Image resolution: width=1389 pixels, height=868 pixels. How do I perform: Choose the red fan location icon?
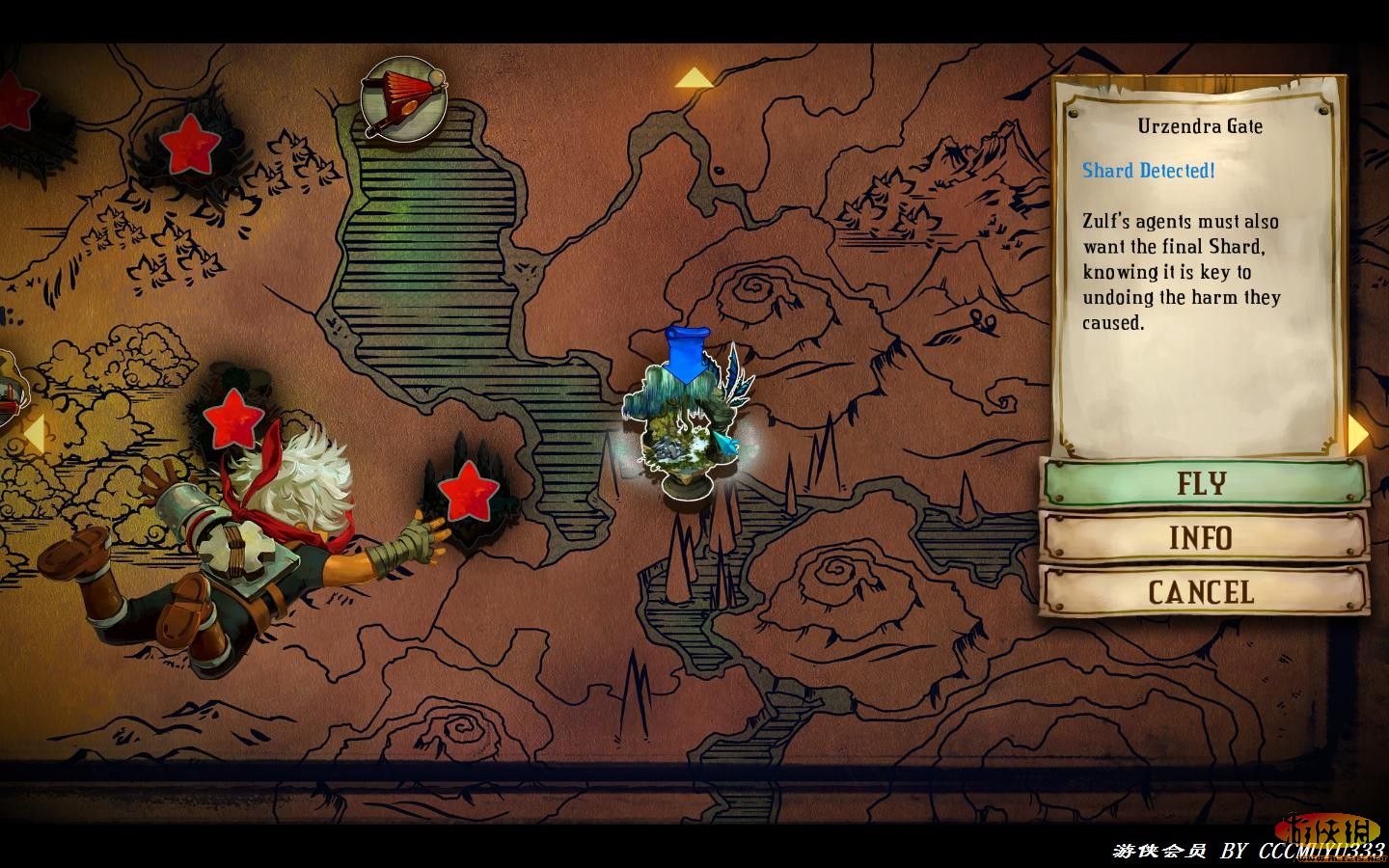pyautogui.click(x=403, y=97)
